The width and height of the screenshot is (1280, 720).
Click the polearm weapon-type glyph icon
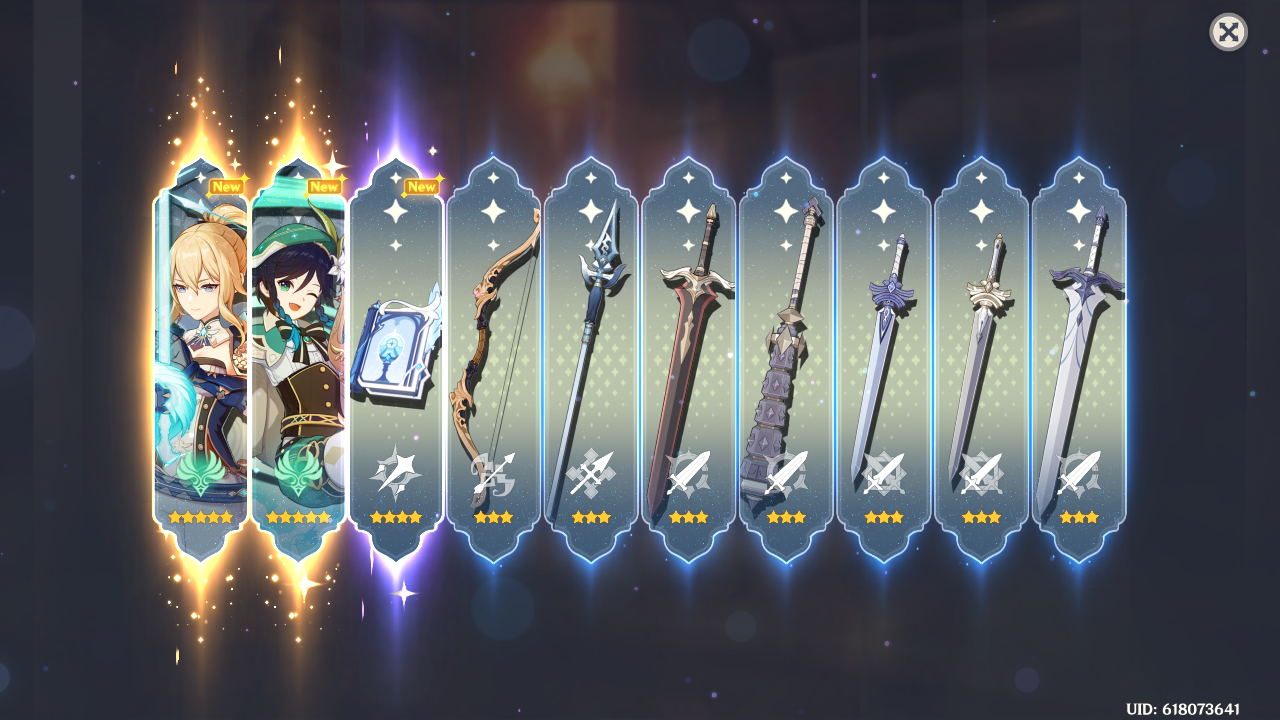tap(588, 470)
